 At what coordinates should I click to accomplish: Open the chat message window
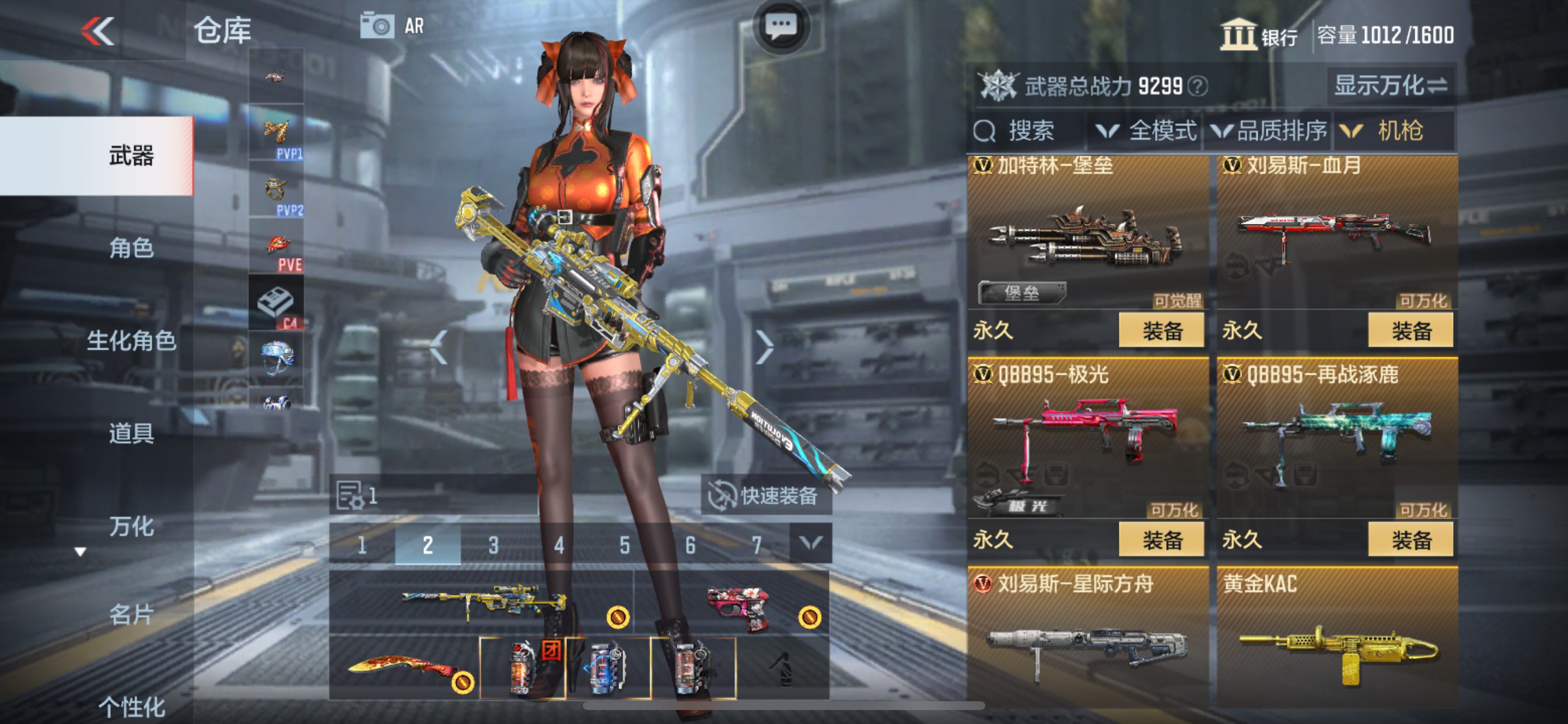782,23
